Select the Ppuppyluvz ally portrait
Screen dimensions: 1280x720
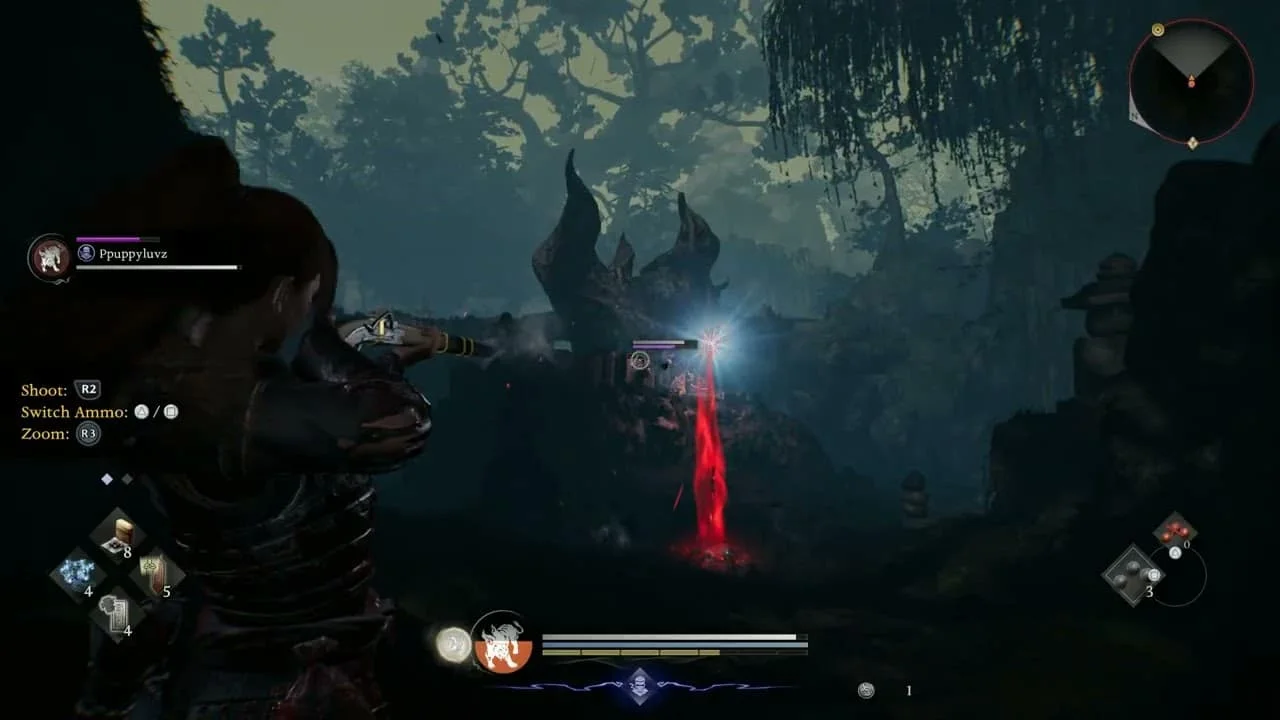(48, 257)
